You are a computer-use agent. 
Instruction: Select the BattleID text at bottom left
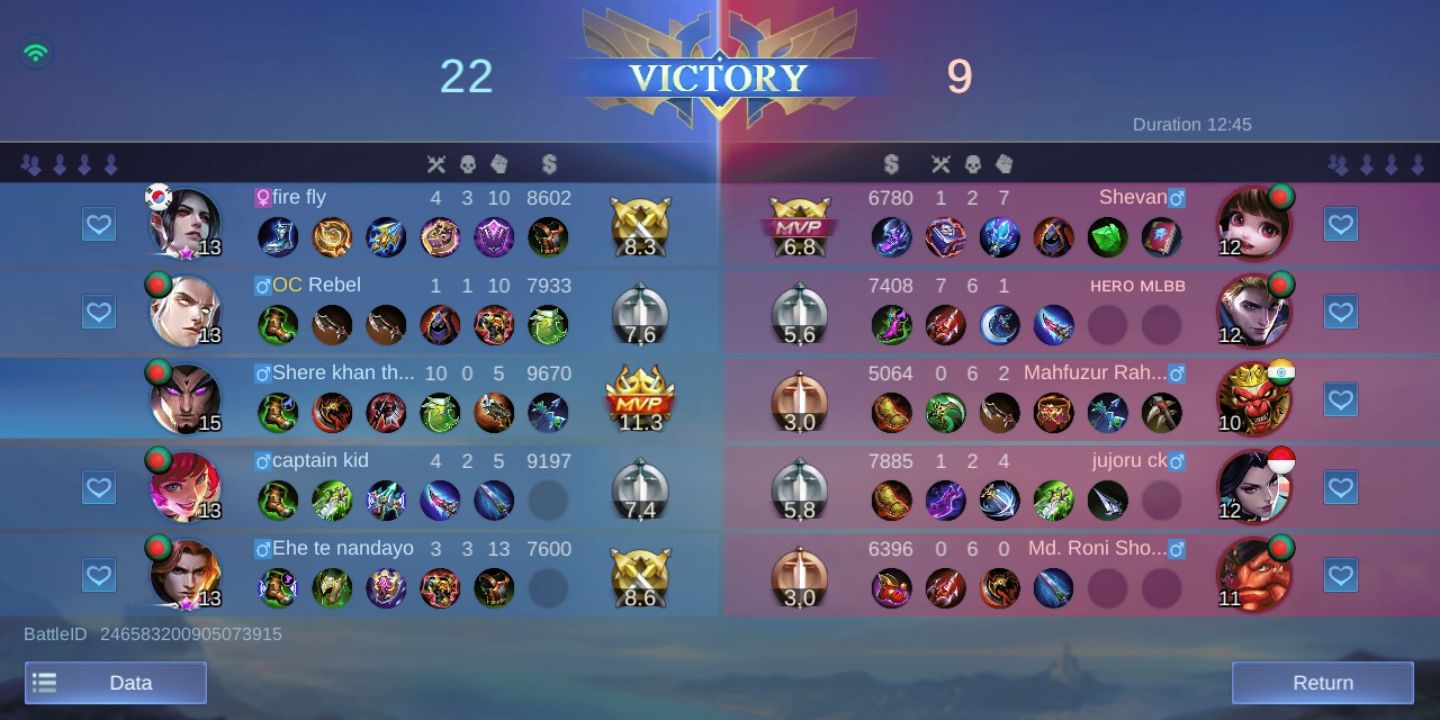click(150, 634)
